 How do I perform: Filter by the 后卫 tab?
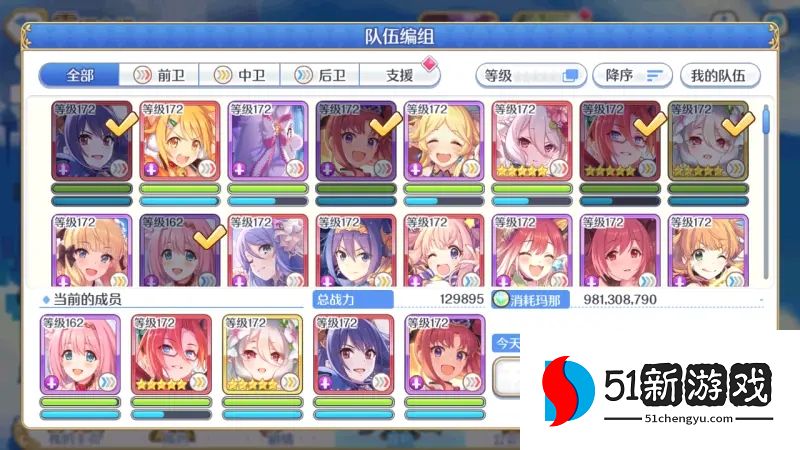click(x=318, y=75)
